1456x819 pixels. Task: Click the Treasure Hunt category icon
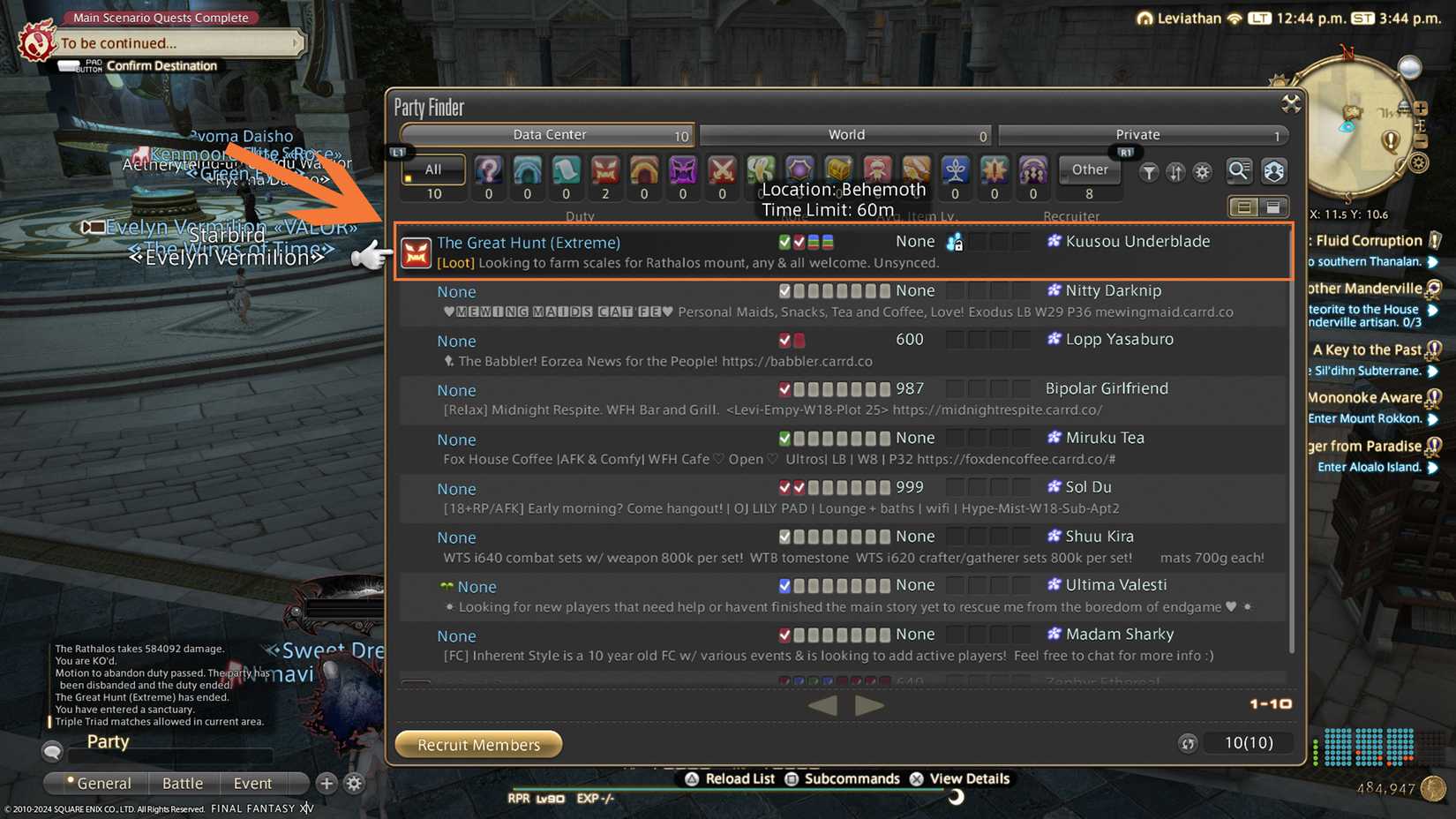tap(838, 172)
